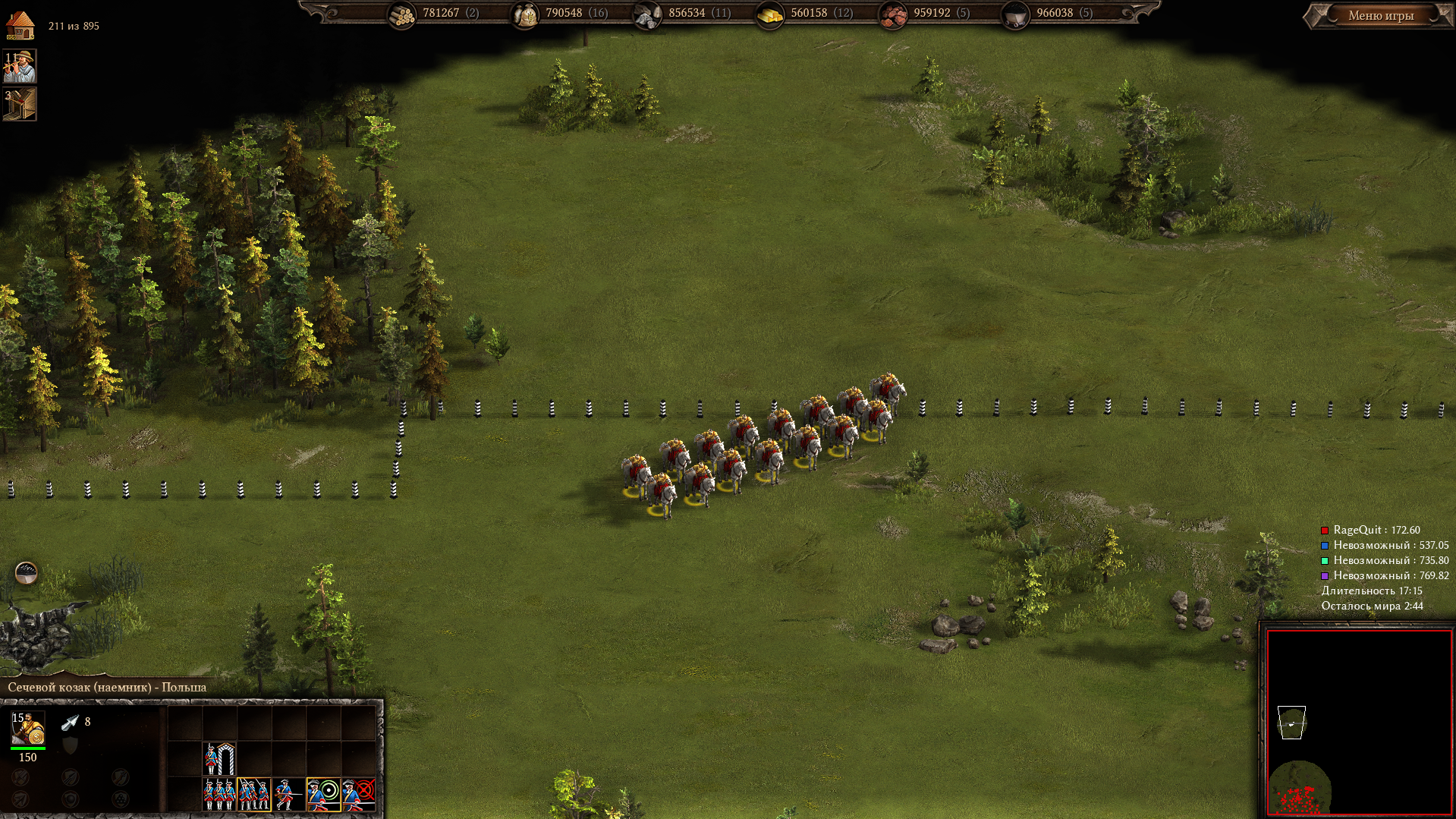Viewport: 1456px width, 819px height.
Task: Enable the green target attack command
Action: (324, 794)
